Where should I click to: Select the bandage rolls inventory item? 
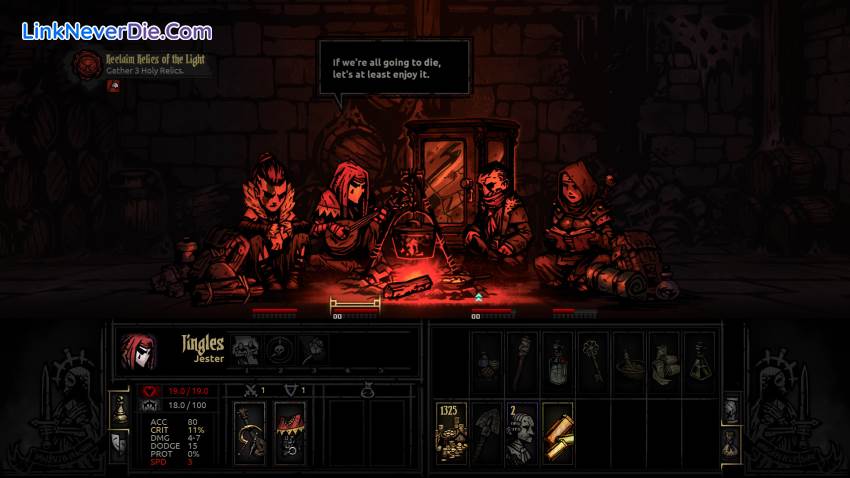point(664,362)
